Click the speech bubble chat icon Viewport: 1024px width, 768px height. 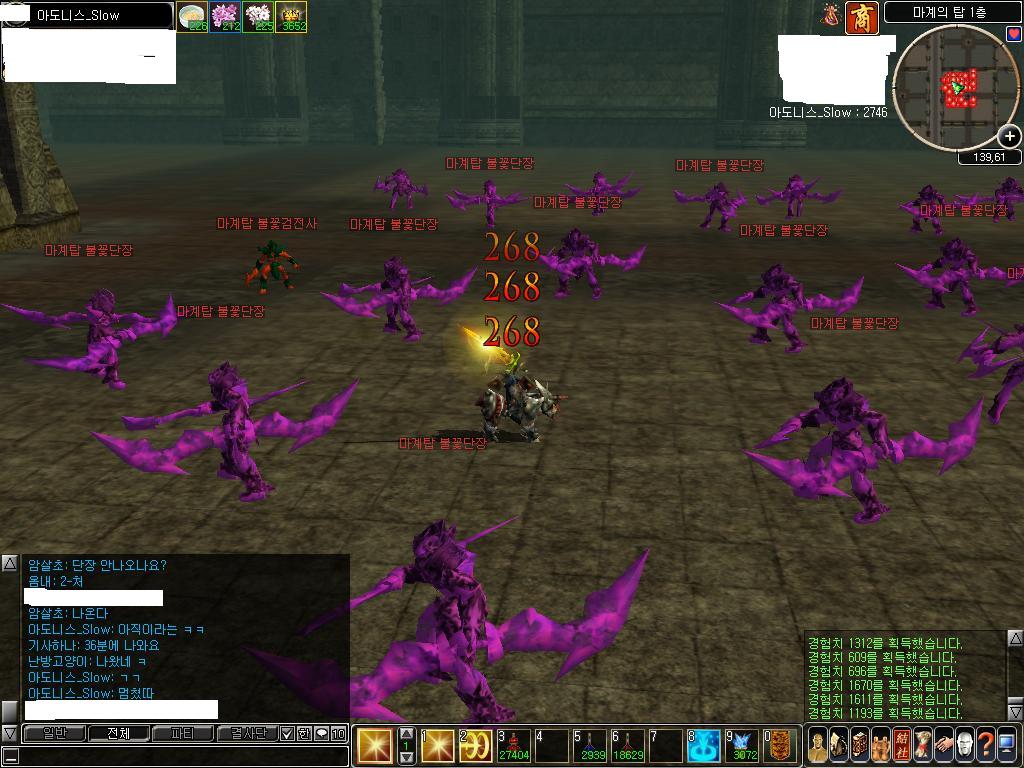point(321,733)
